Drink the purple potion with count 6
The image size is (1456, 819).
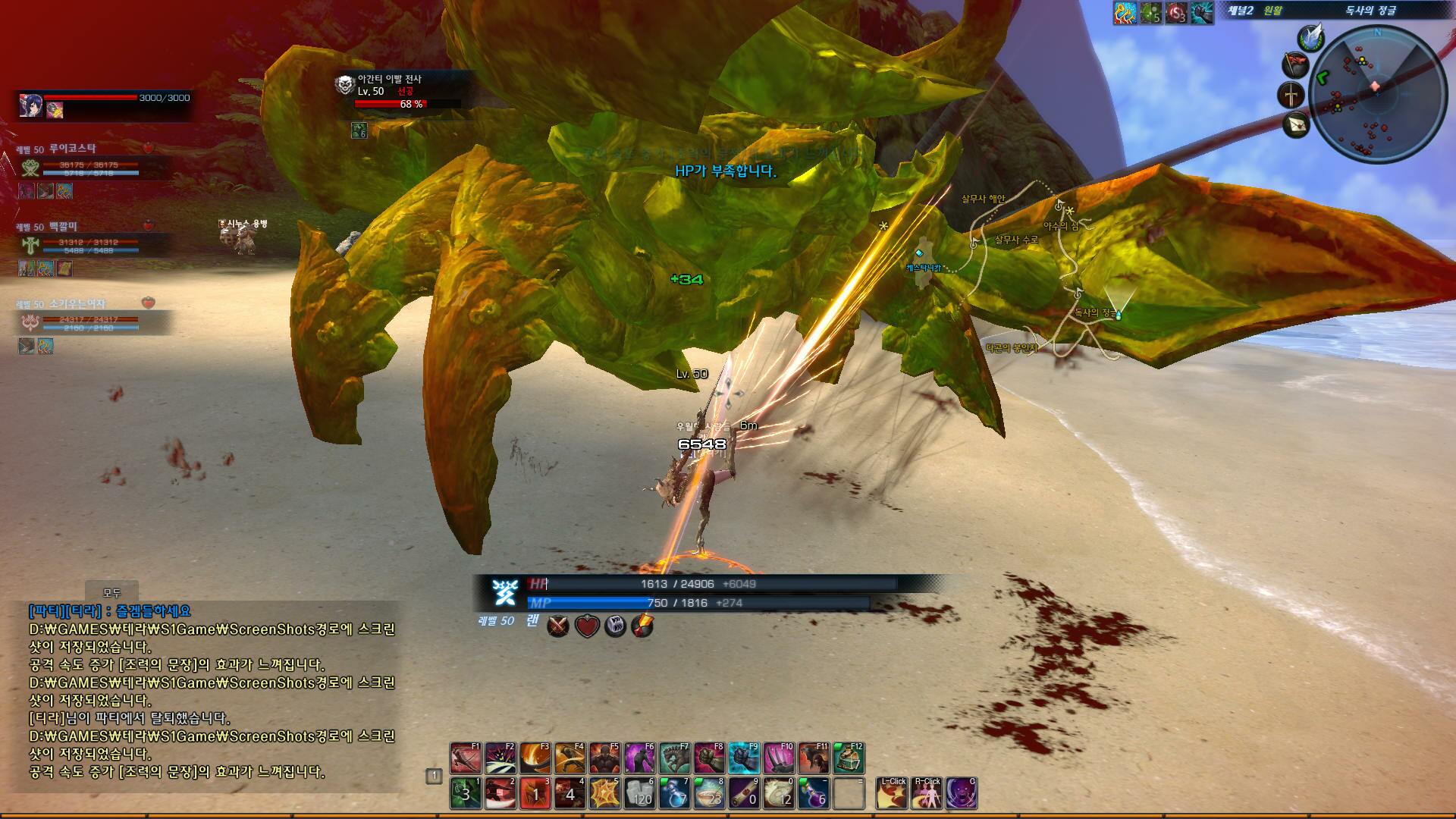click(814, 793)
